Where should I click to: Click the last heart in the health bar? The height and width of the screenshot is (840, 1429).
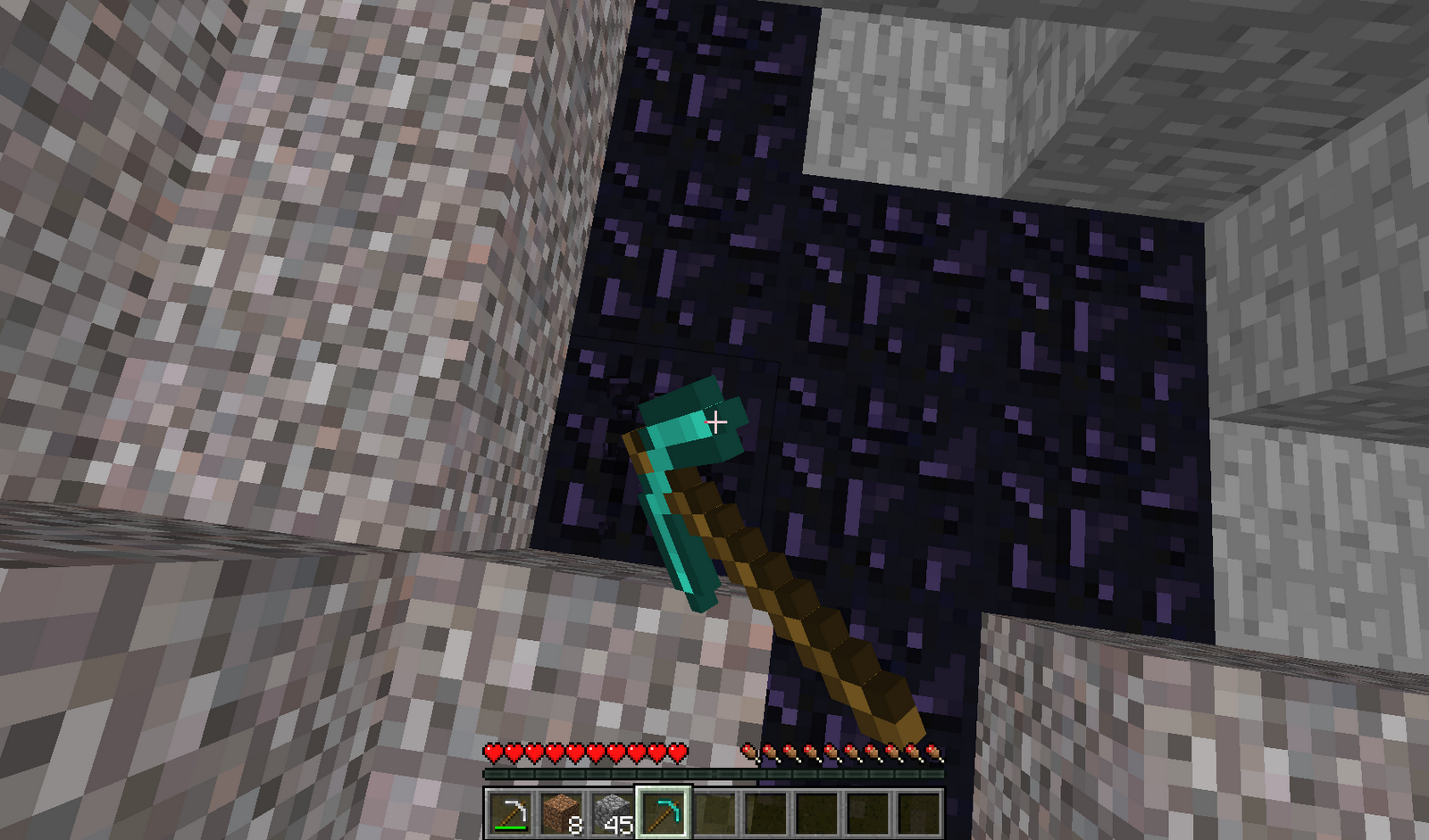(680, 754)
